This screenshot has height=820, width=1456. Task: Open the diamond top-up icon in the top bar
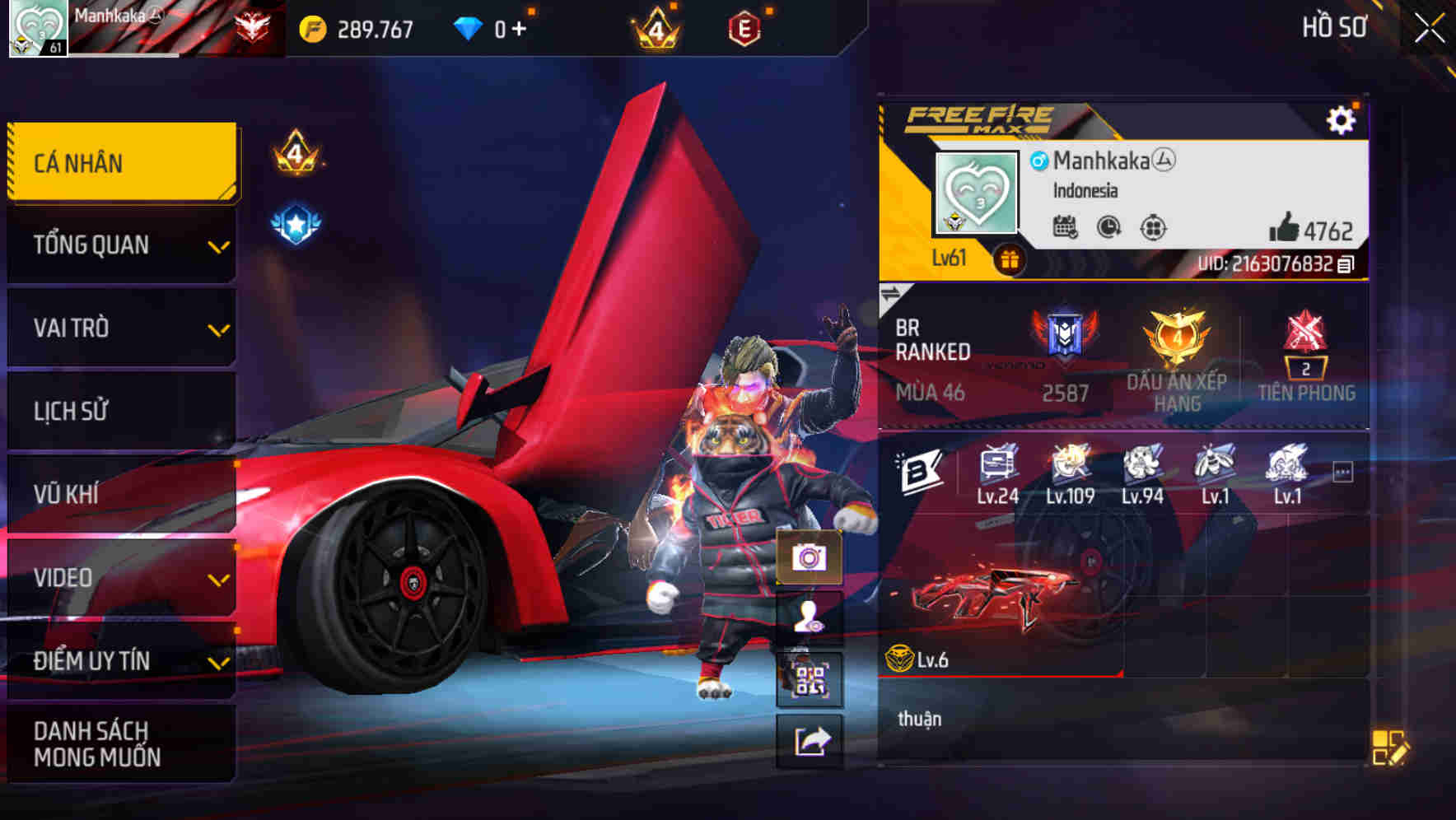click(469, 26)
